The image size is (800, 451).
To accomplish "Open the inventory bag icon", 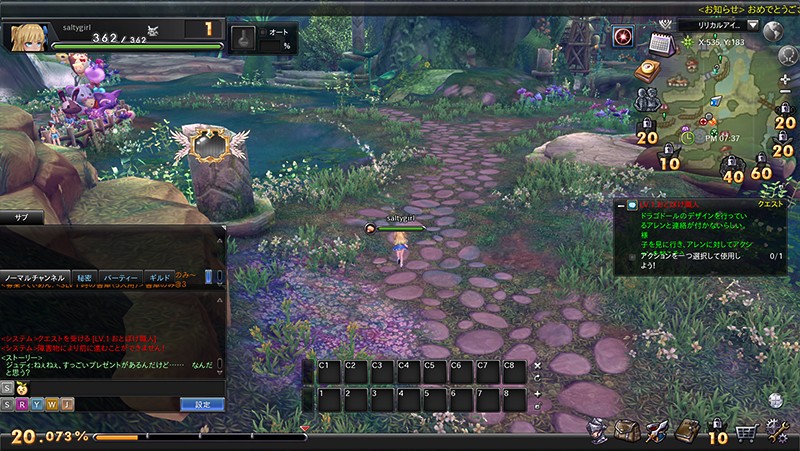I will click(626, 430).
